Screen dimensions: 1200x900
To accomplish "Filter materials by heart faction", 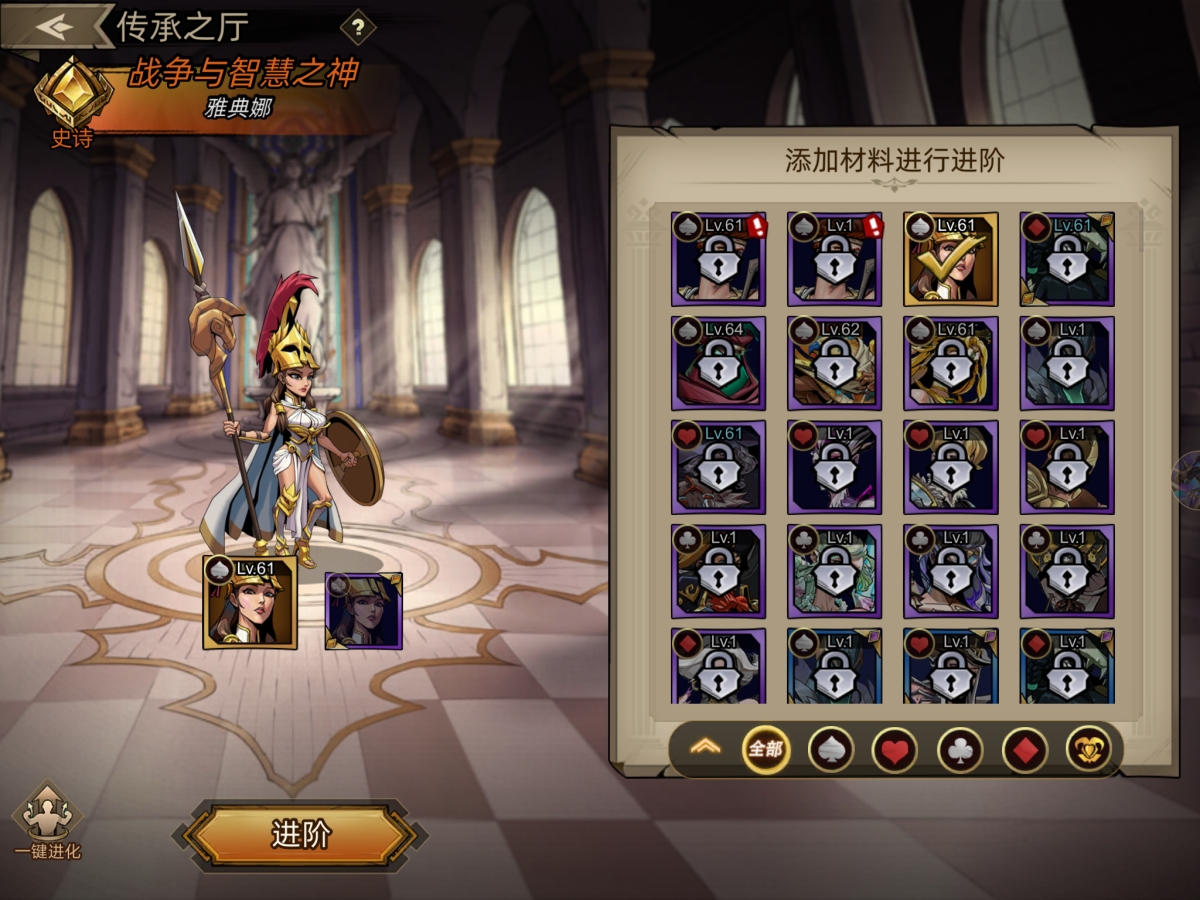I will [894, 749].
